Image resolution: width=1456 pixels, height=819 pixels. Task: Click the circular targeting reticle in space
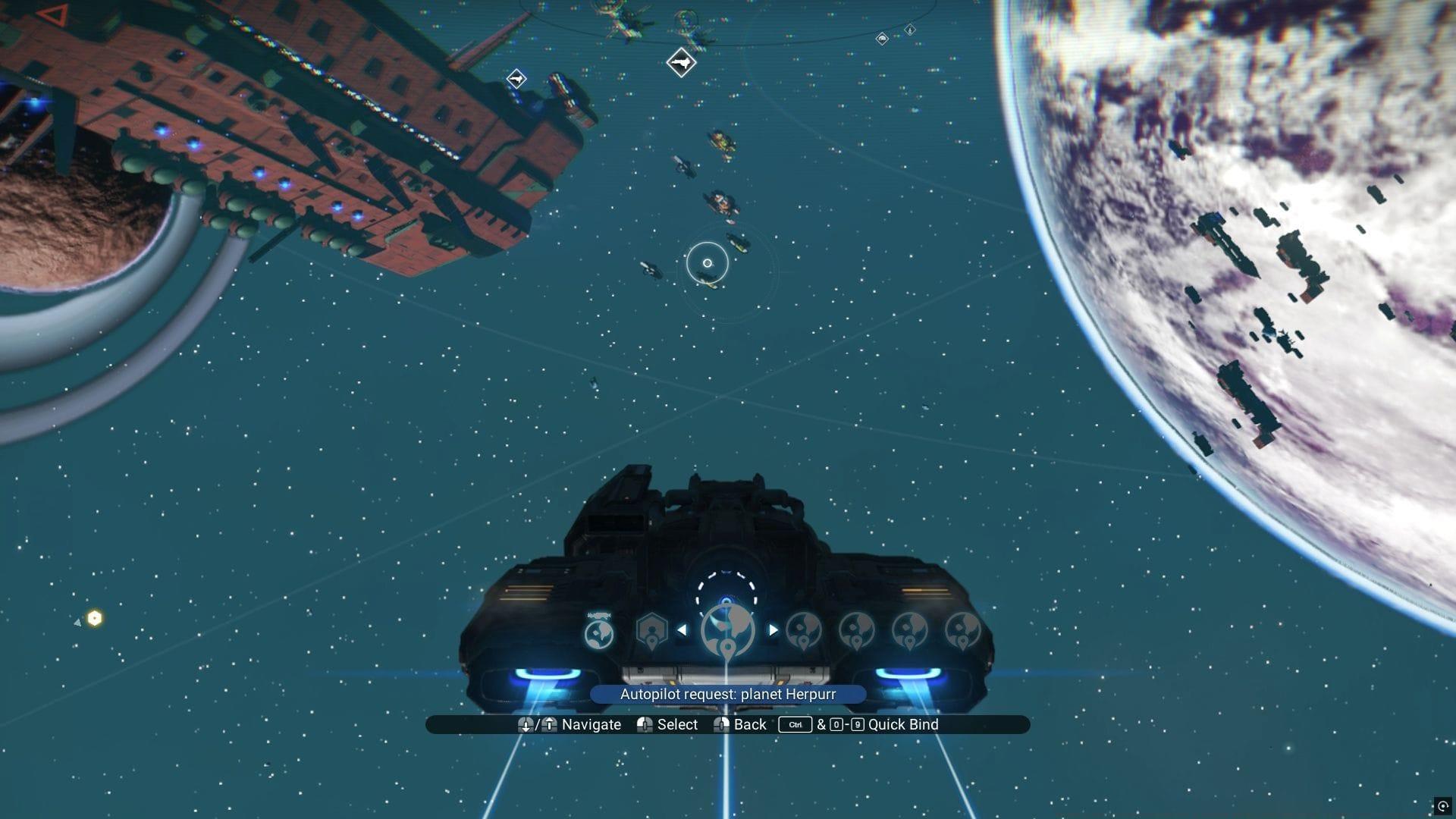pos(708,262)
